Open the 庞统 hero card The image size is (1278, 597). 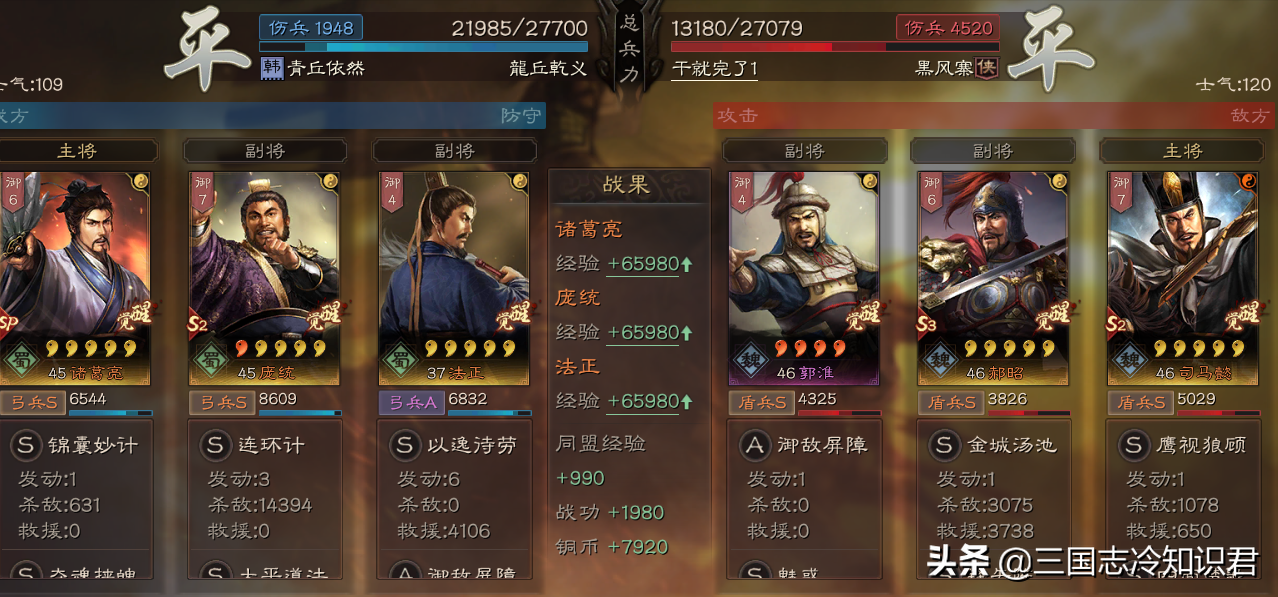tap(264, 275)
